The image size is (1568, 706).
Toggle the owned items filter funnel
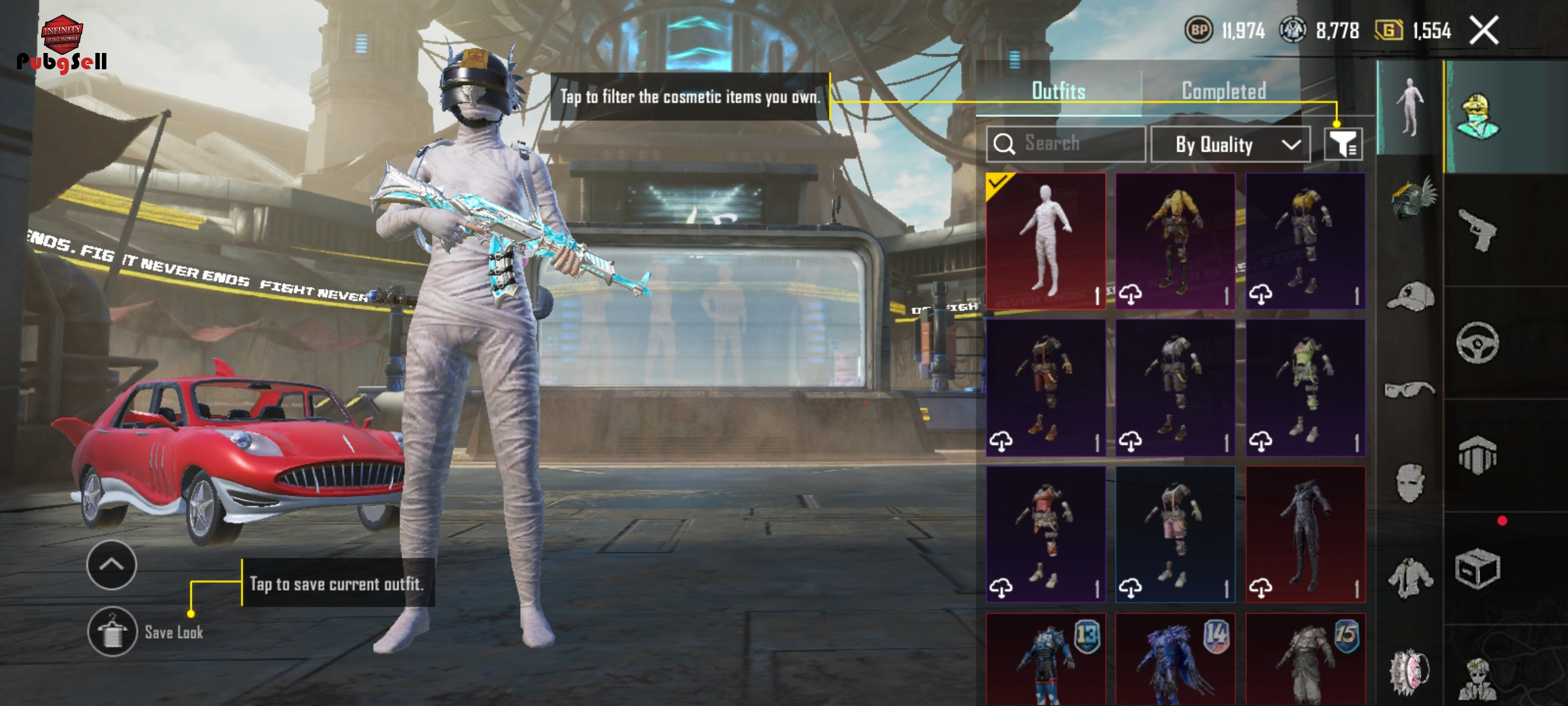click(1343, 144)
